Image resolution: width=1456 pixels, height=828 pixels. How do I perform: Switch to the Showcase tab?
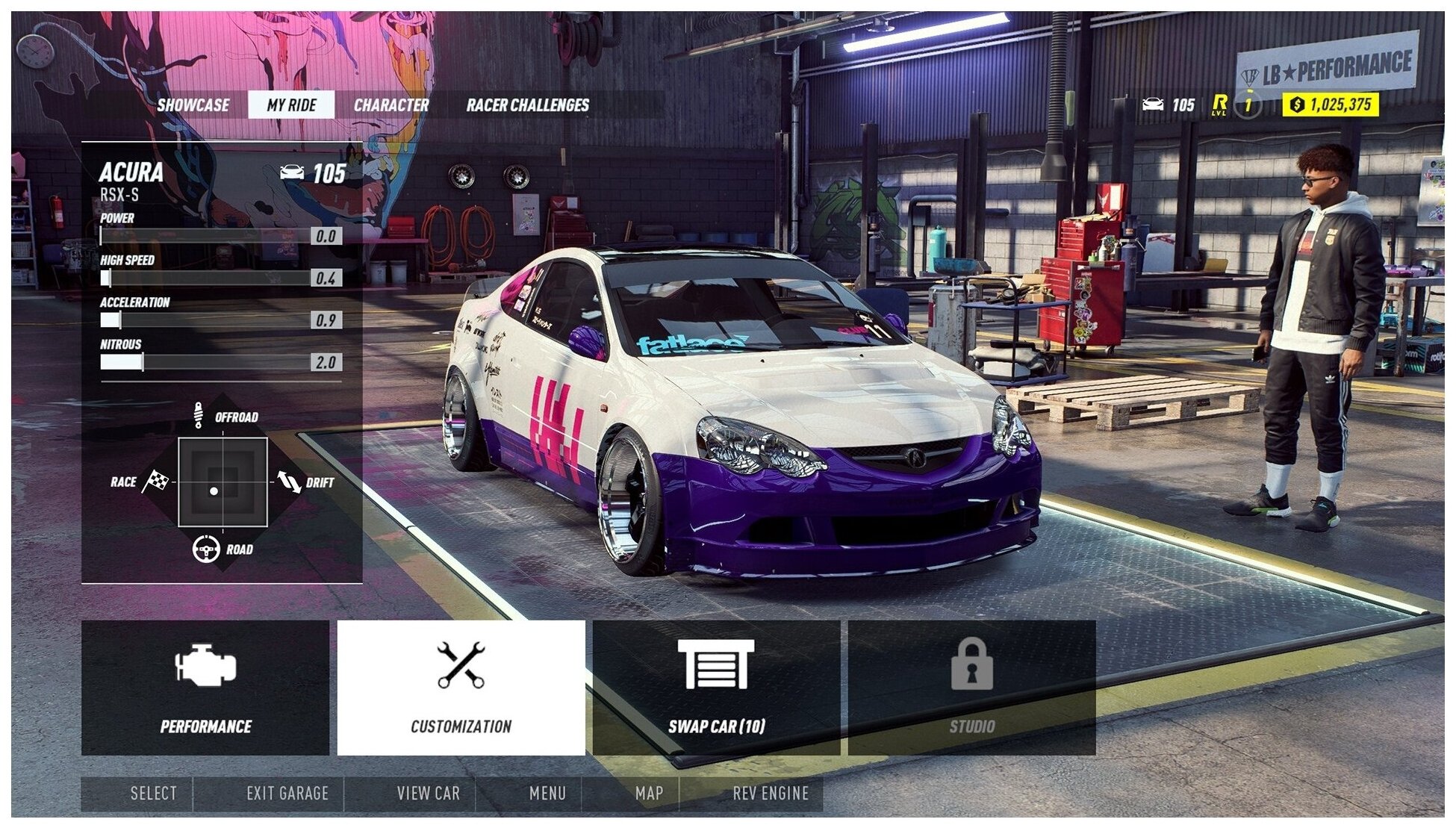[x=193, y=105]
